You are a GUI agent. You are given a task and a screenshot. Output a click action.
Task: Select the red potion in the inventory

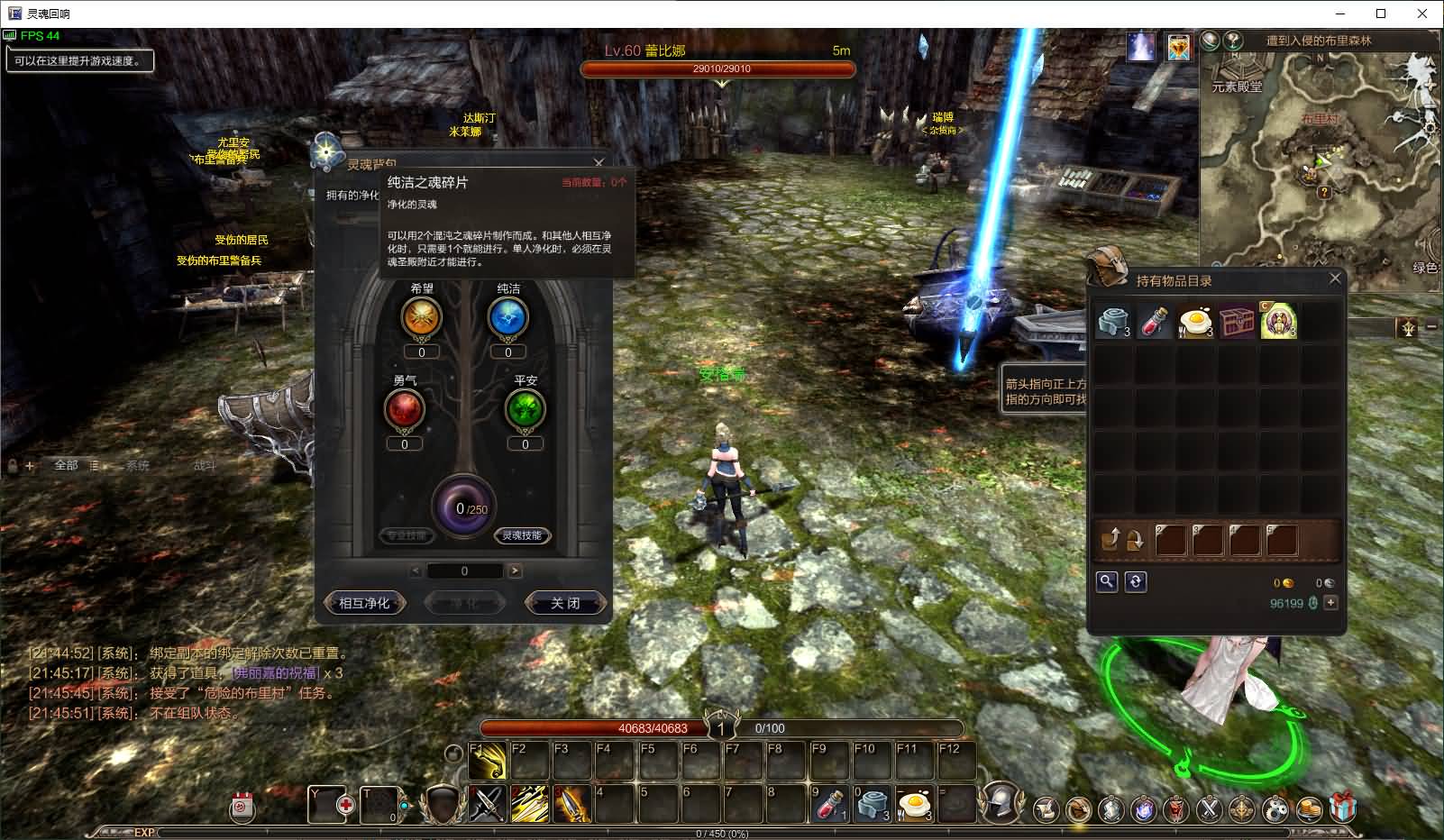tap(1155, 322)
